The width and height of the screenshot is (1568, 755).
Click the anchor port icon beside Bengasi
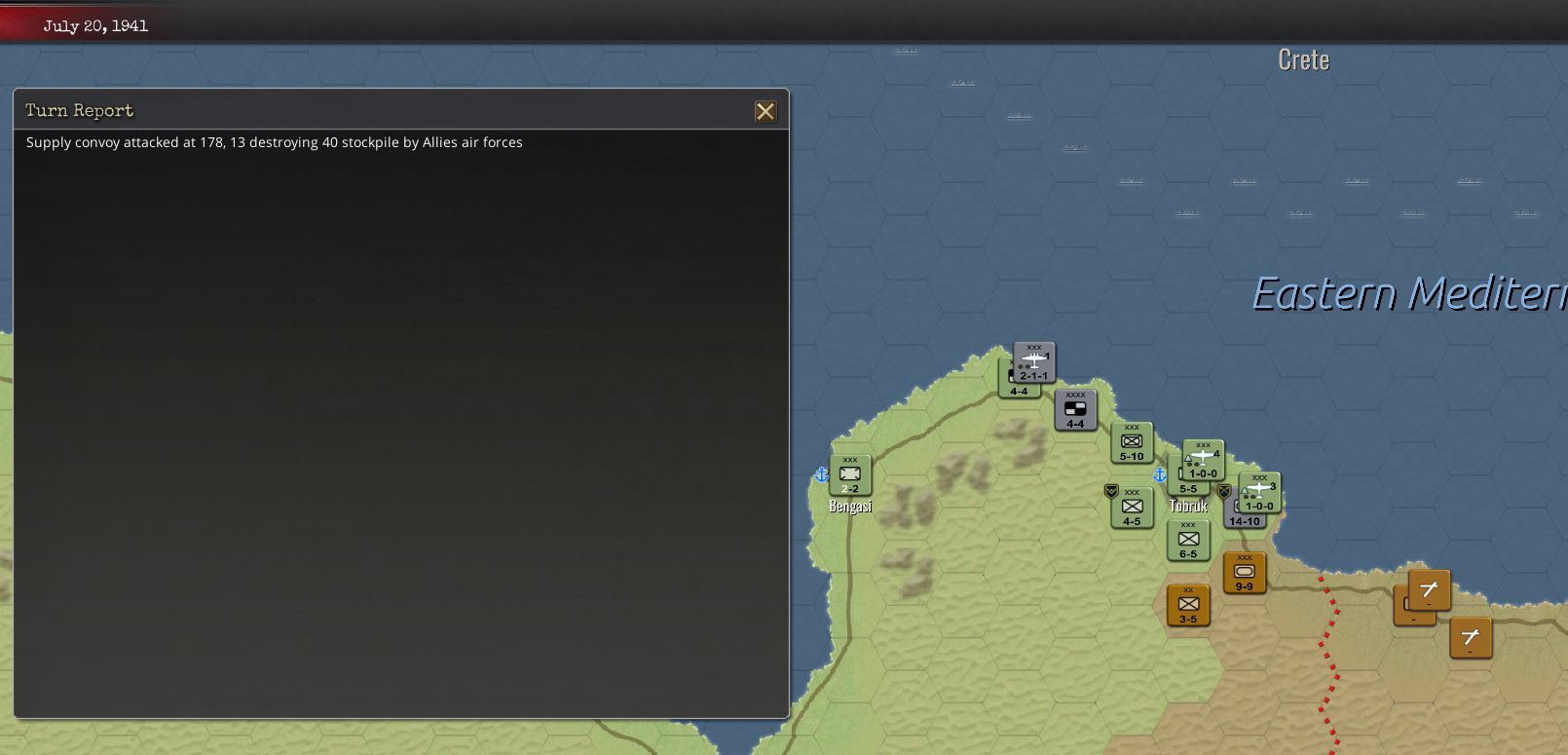pyautogui.click(x=821, y=476)
